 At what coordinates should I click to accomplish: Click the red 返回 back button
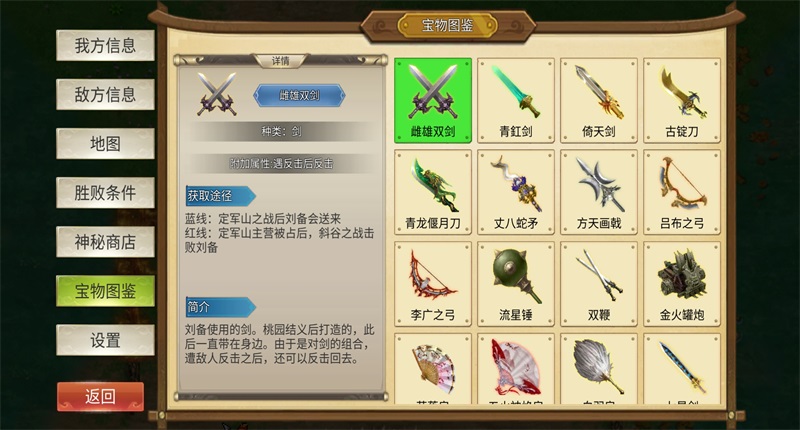tap(100, 397)
